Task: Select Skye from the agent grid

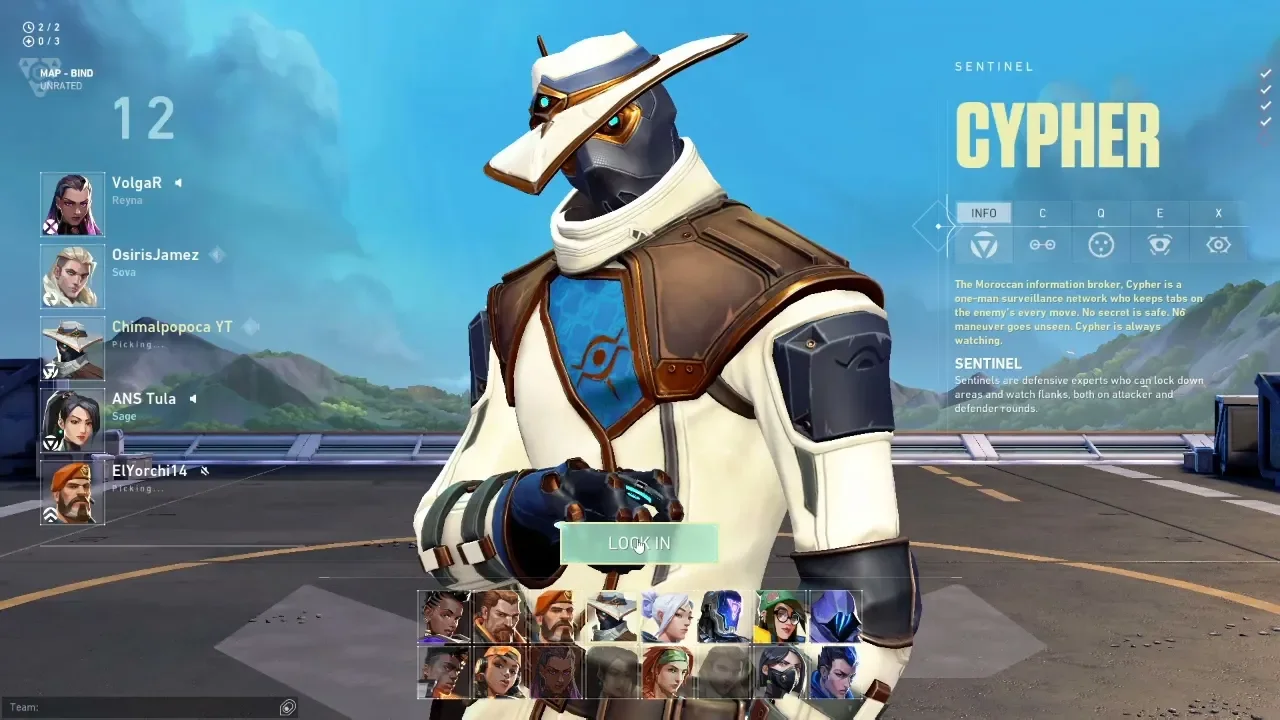Action: [668, 672]
